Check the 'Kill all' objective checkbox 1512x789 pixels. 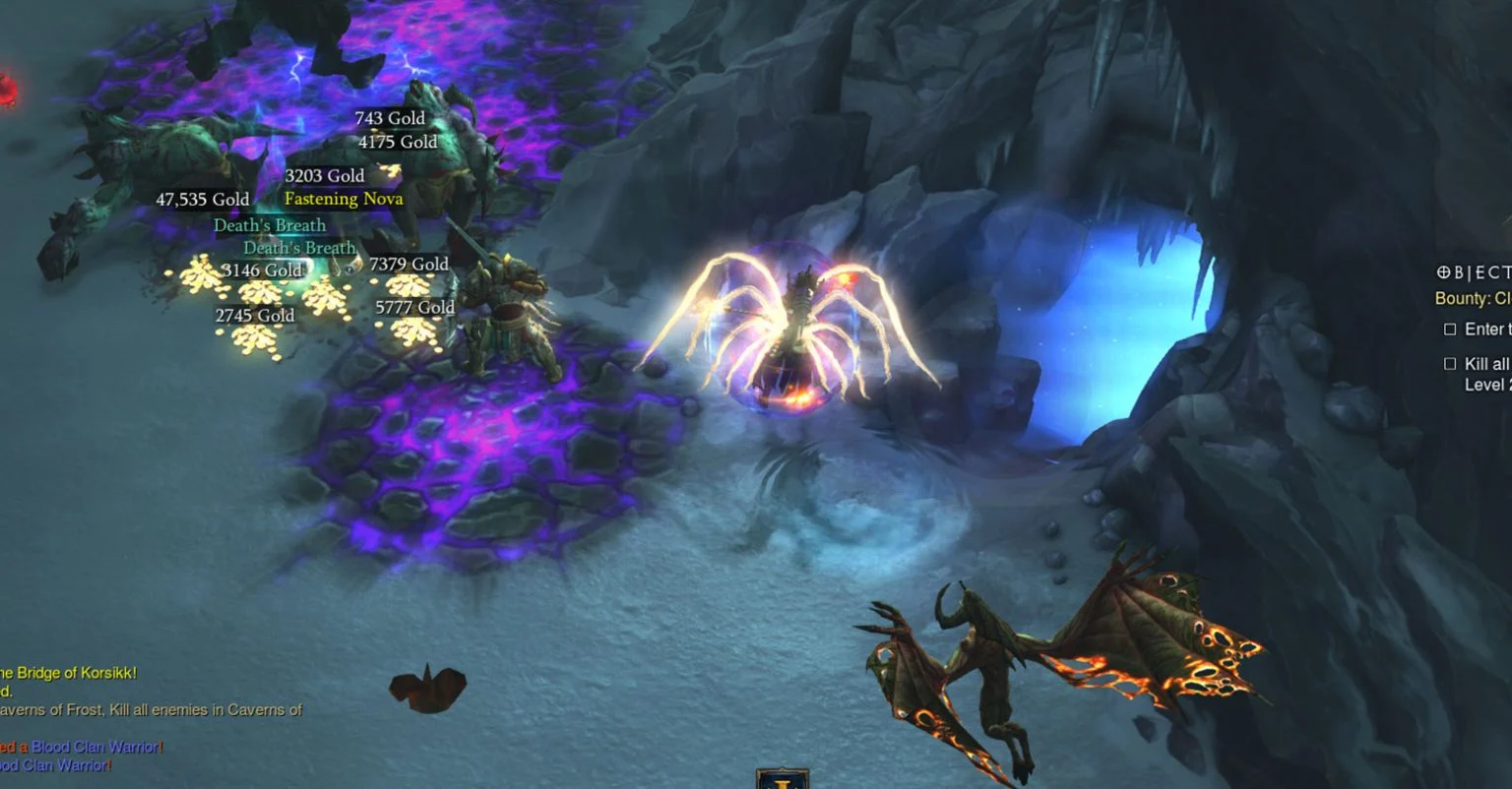[1451, 363]
